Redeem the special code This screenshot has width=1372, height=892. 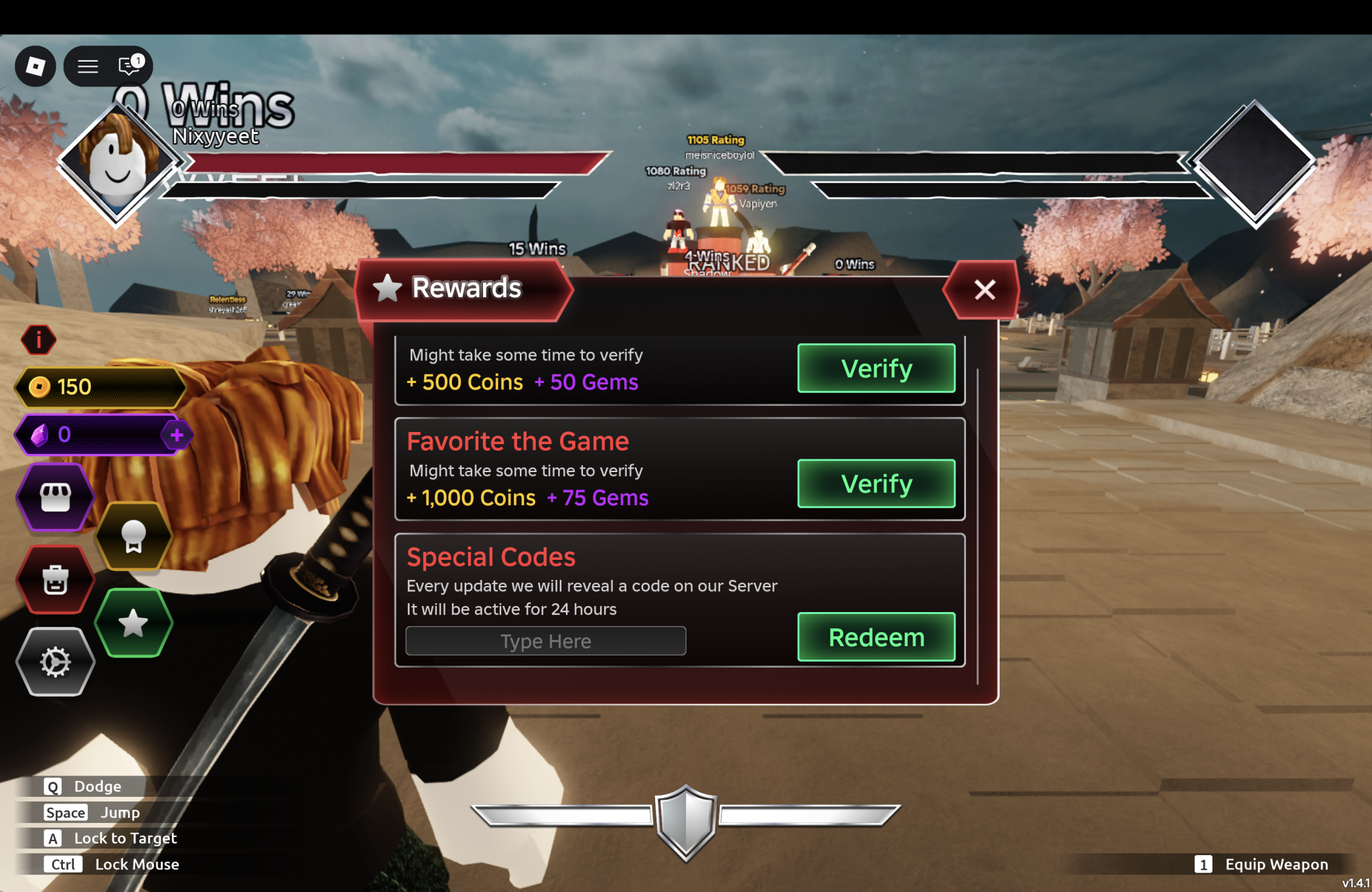coord(876,637)
